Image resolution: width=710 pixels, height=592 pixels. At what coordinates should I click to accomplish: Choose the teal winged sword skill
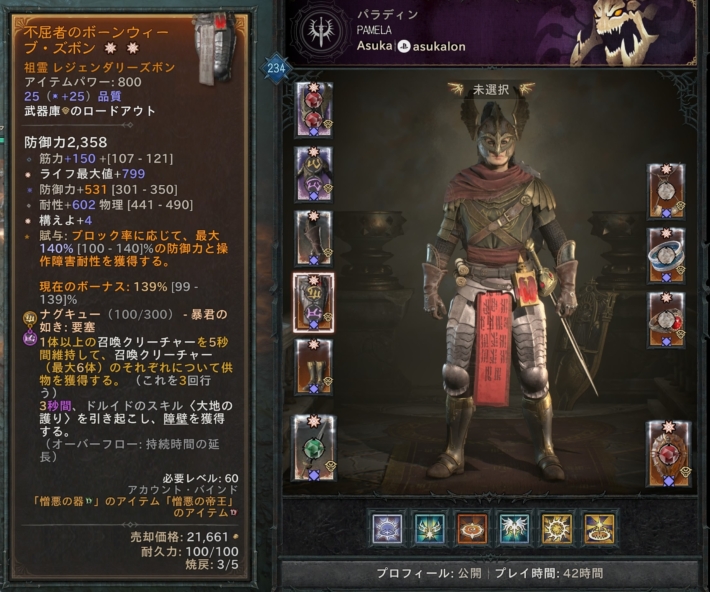(430, 527)
